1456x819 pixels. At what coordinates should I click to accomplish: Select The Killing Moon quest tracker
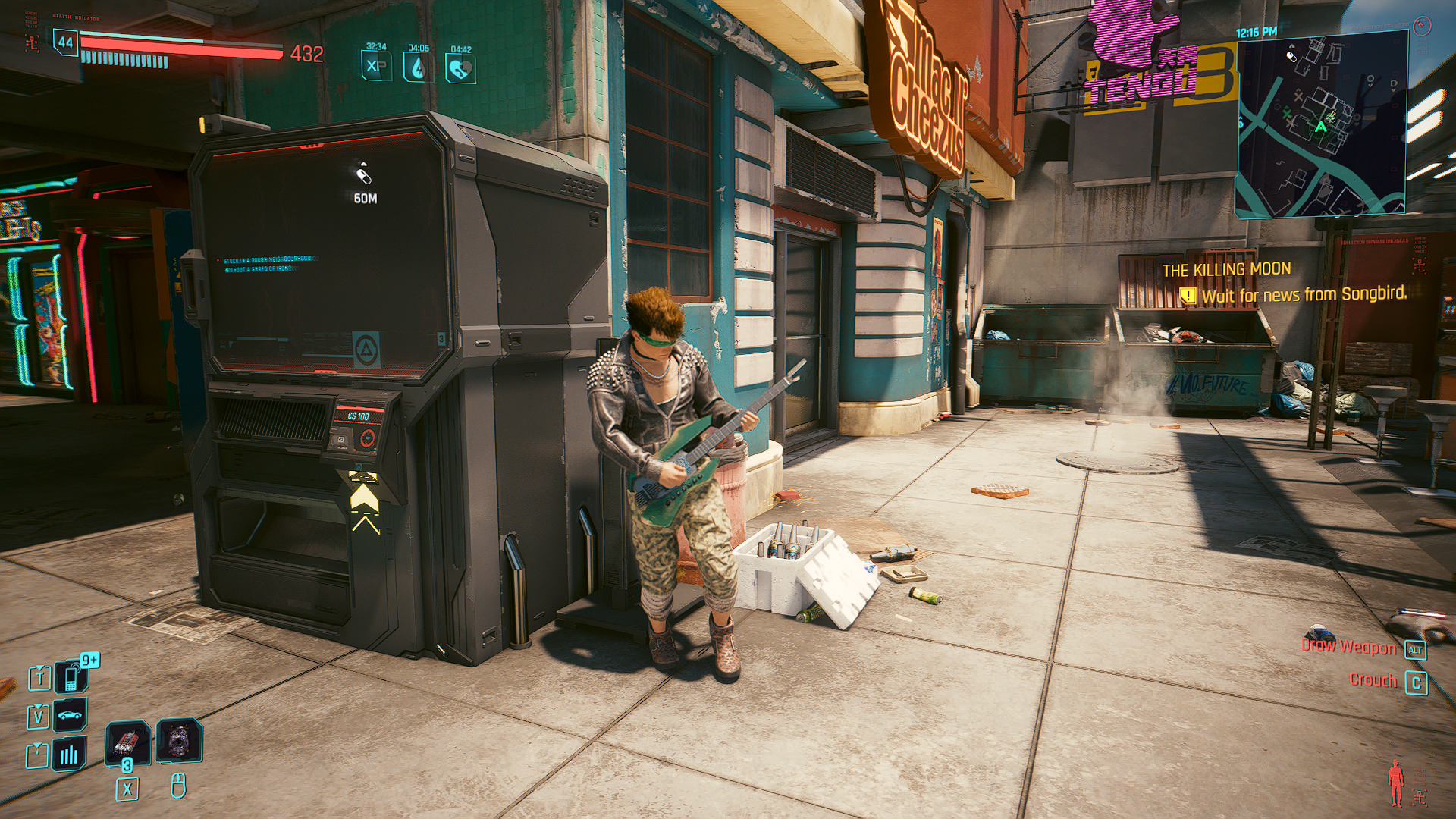pos(1225,269)
